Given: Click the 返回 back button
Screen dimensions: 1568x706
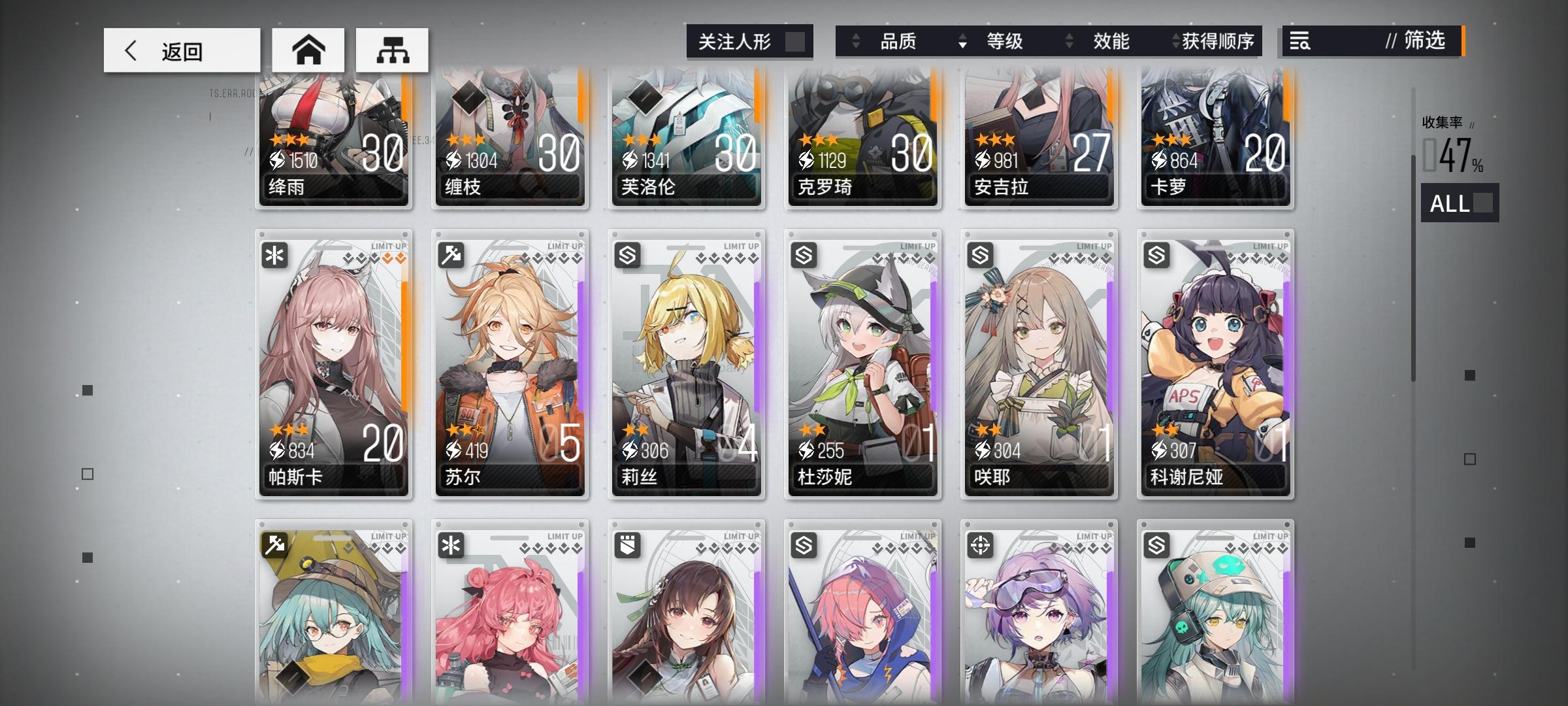Looking at the screenshot, I should pos(181,49).
